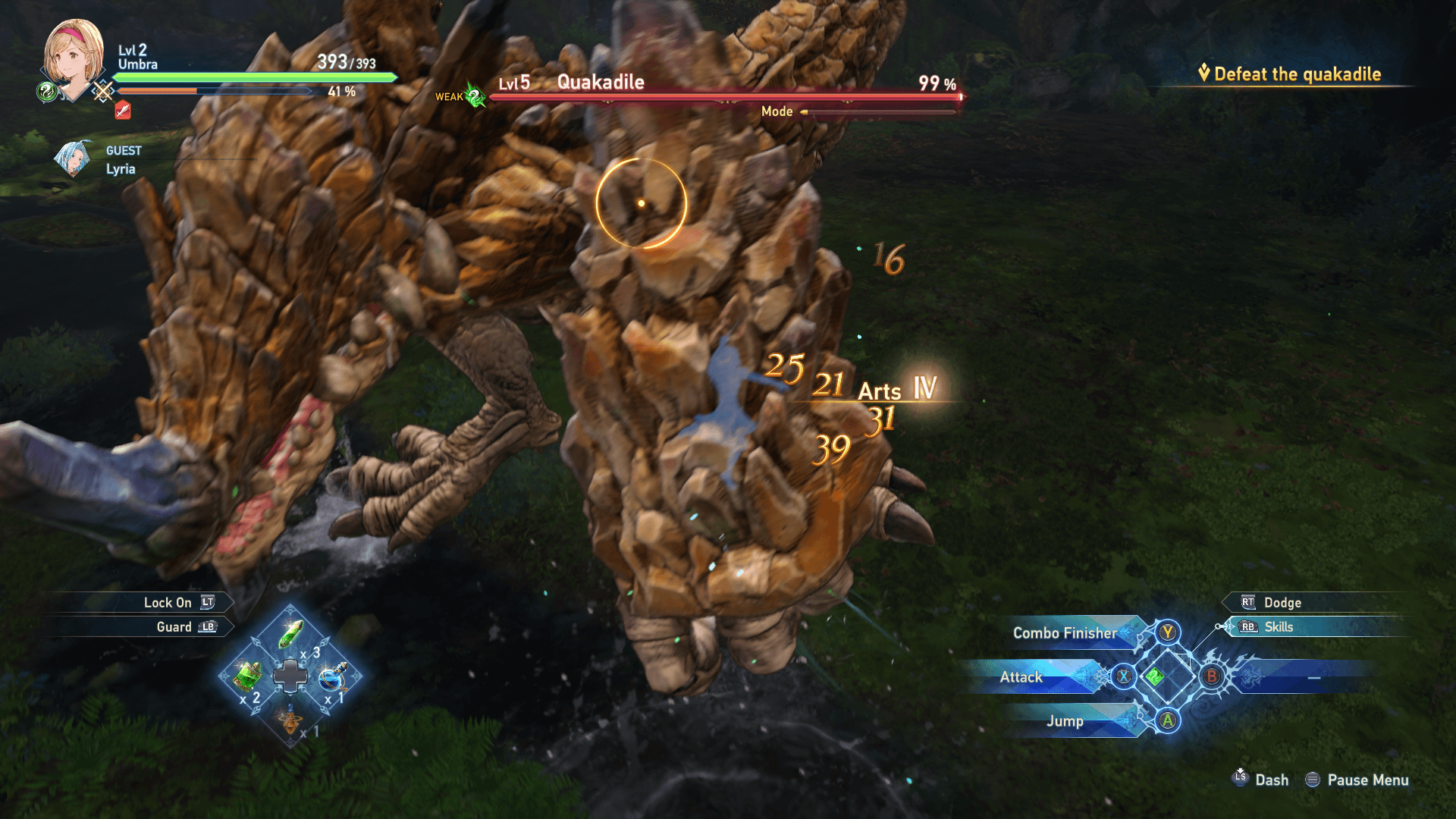This screenshot has height=819, width=1456.
Task: Select the Jump action label
Action: (x=1065, y=721)
